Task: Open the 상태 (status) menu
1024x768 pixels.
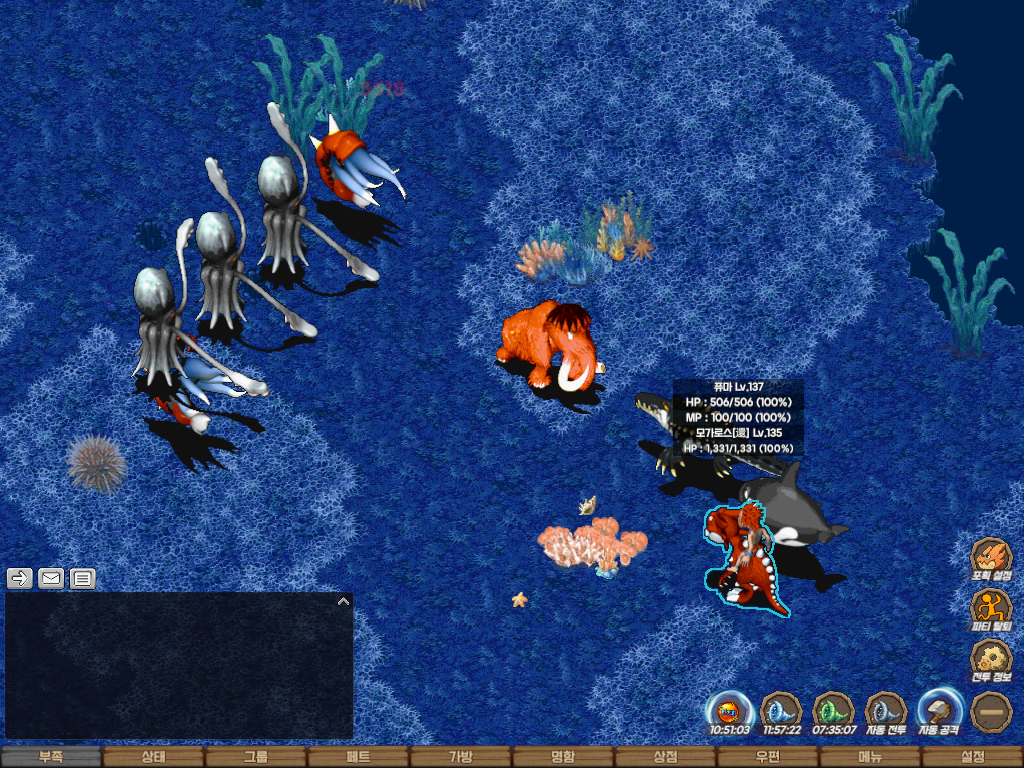Action: coord(153,757)
